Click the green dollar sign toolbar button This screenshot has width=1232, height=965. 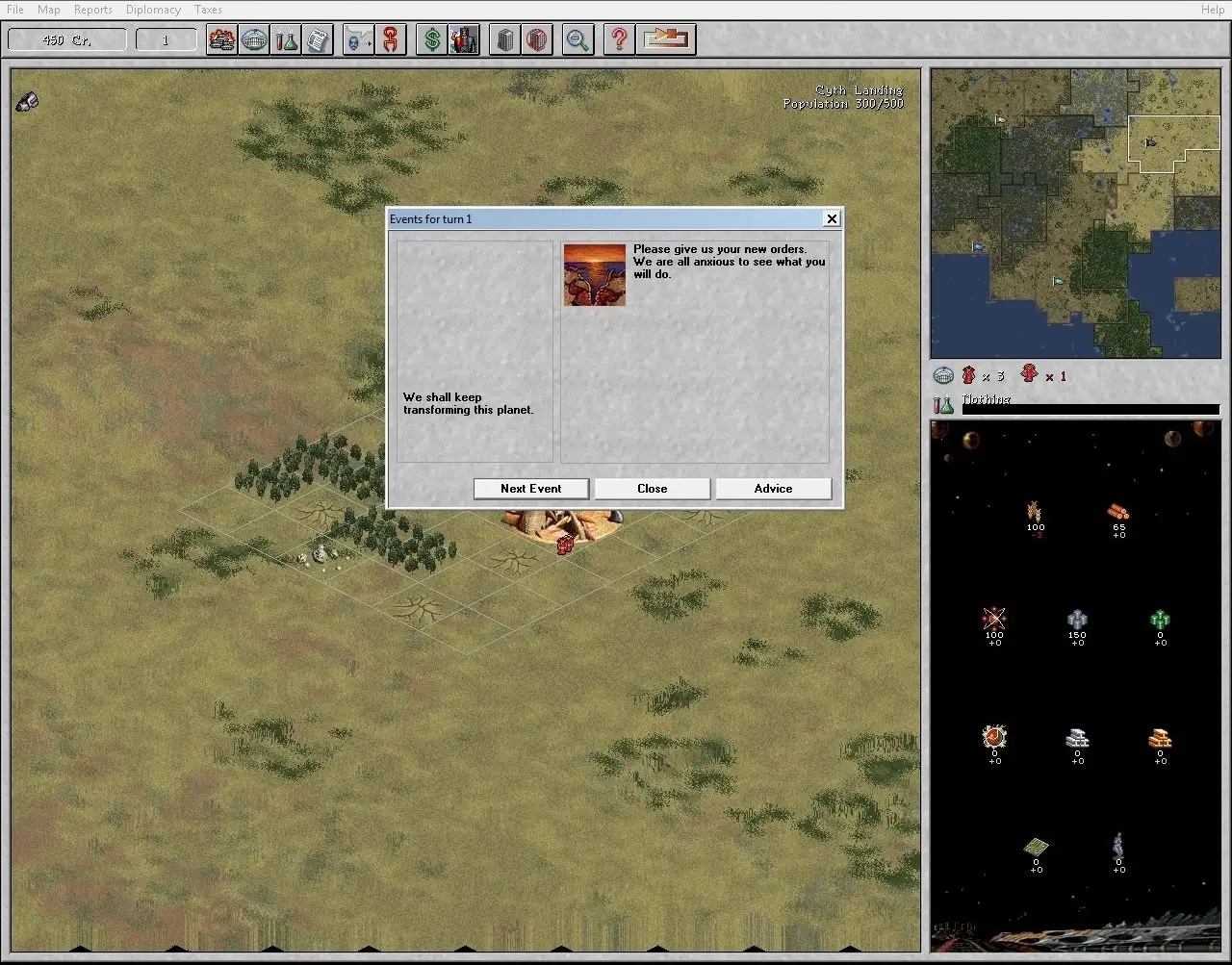pos(432,40)
